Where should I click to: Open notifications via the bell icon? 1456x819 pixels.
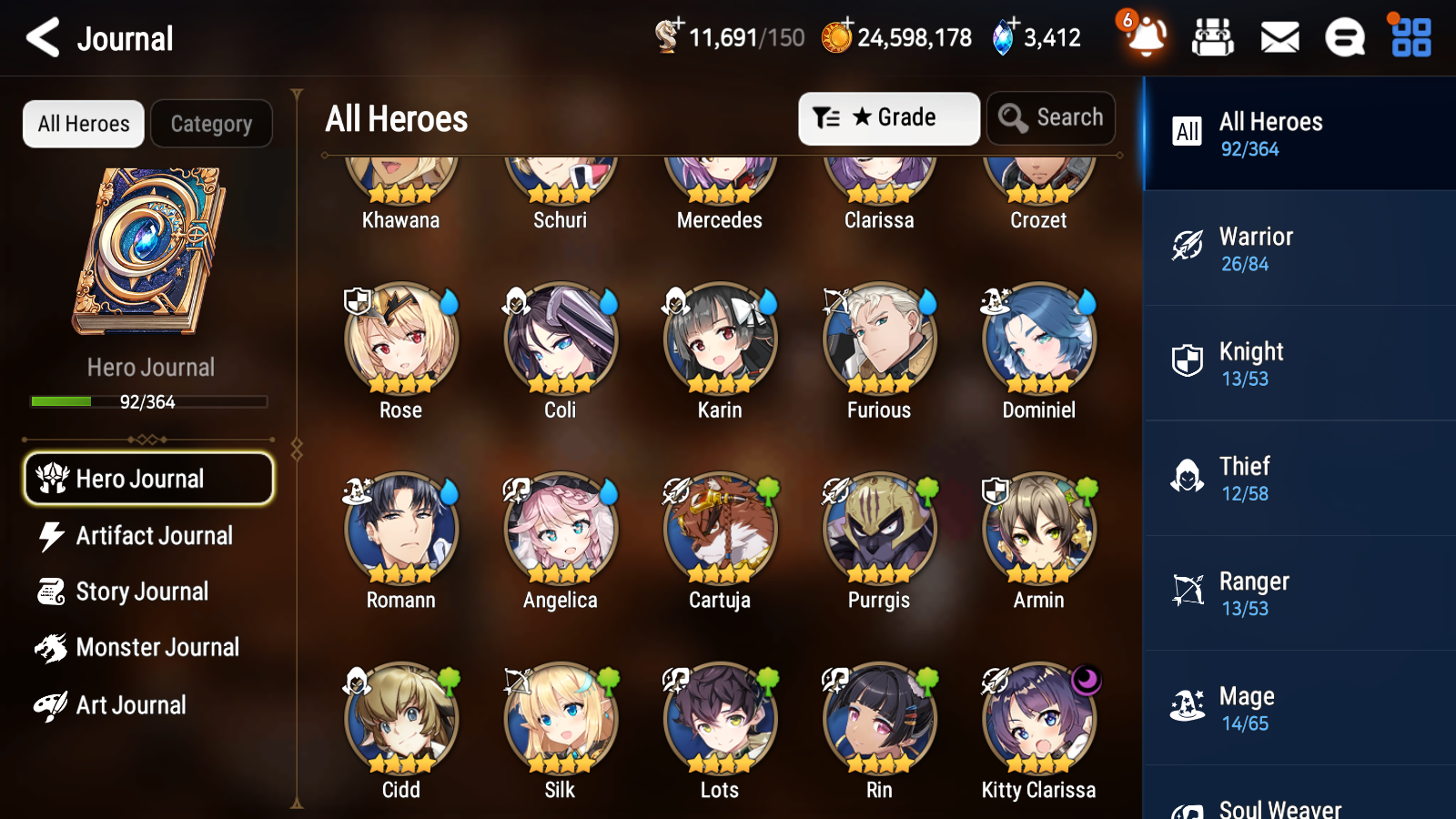1146,37
